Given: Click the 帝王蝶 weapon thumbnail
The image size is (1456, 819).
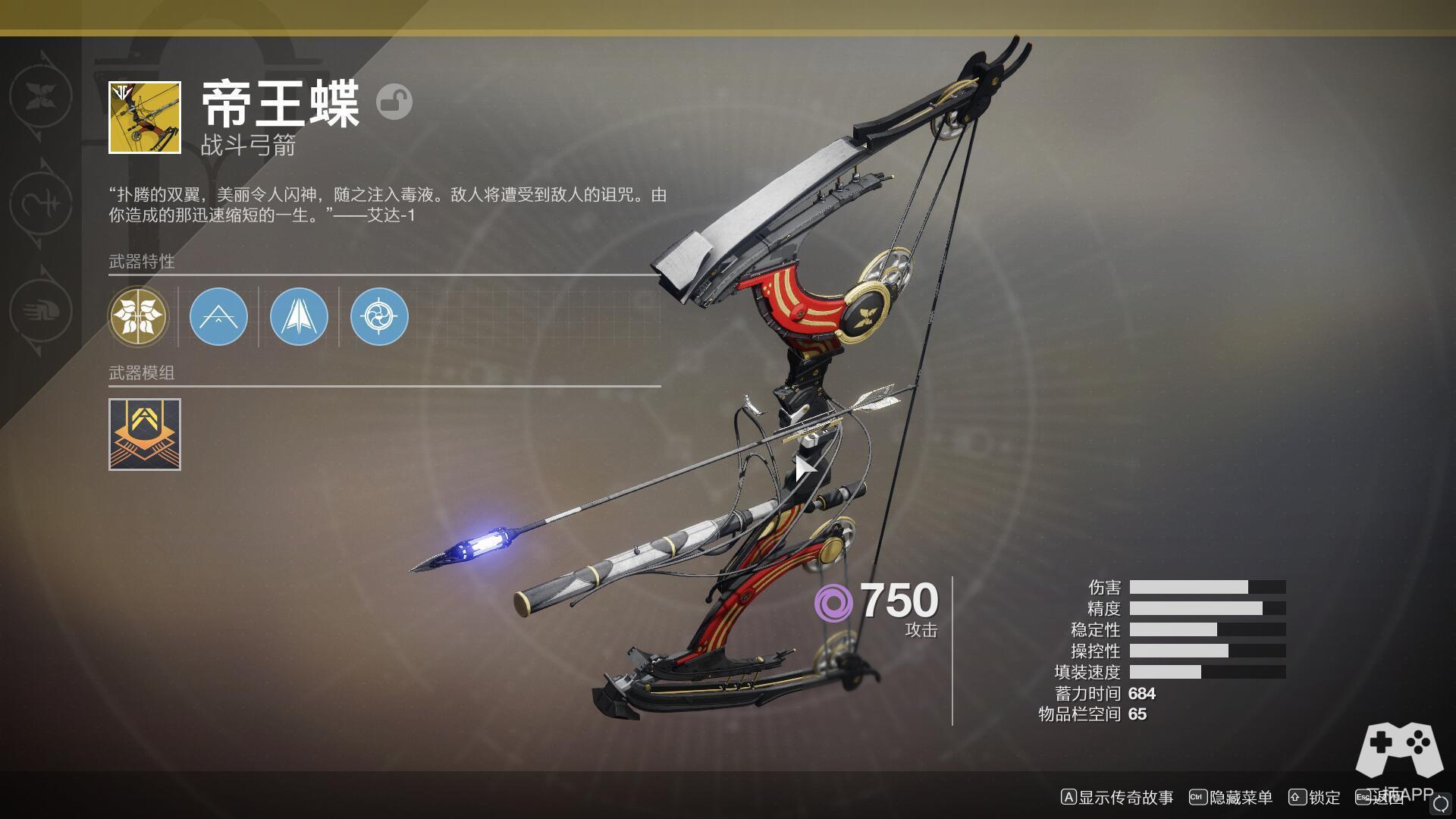Looking at the screenshot, I should pos(145,118).
